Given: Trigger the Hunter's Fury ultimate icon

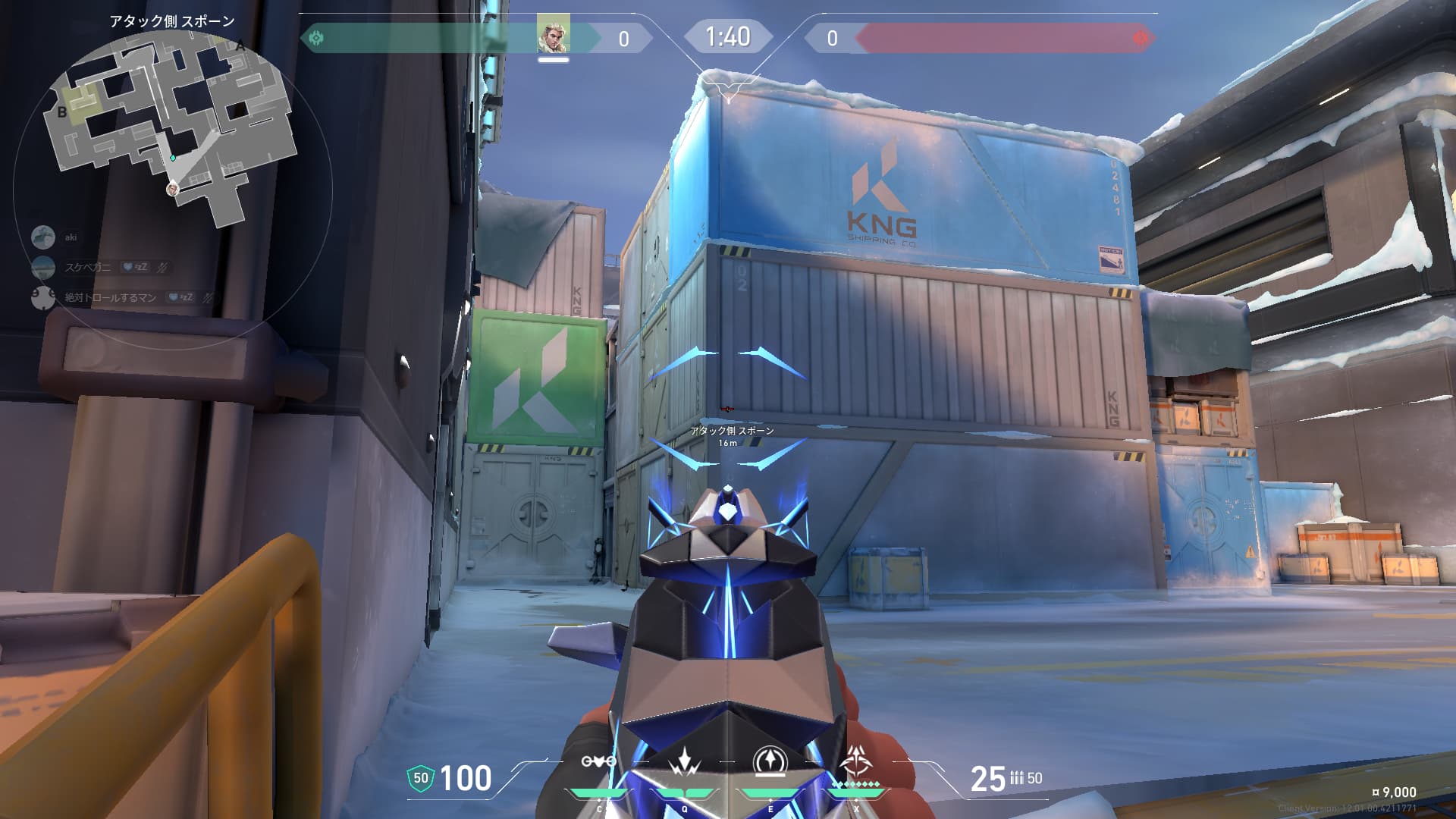Looking at the screenshot, I should click(x=856, y=761).
